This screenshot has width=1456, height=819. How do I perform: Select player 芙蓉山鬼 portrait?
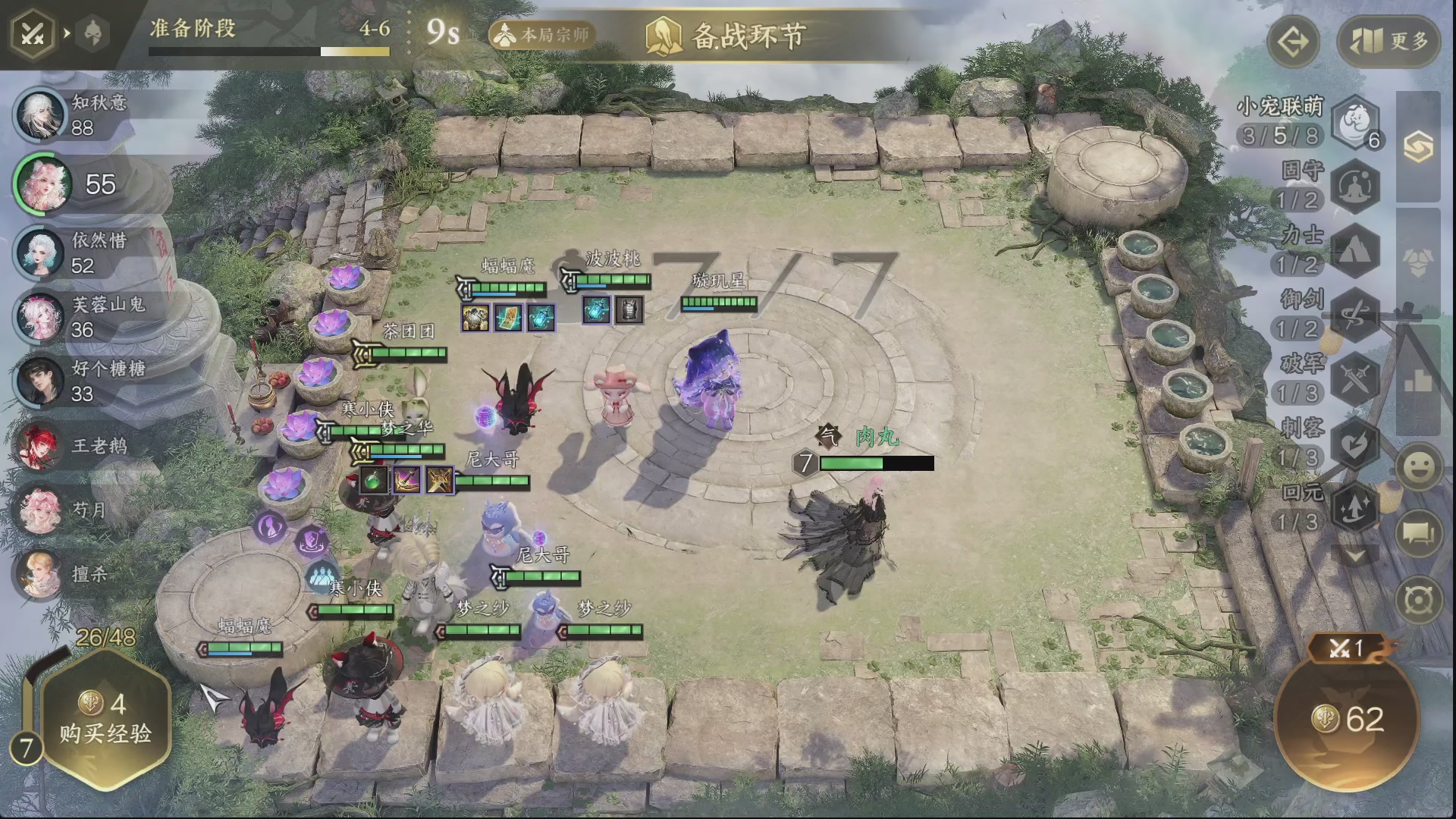click(x=42, y=317)
